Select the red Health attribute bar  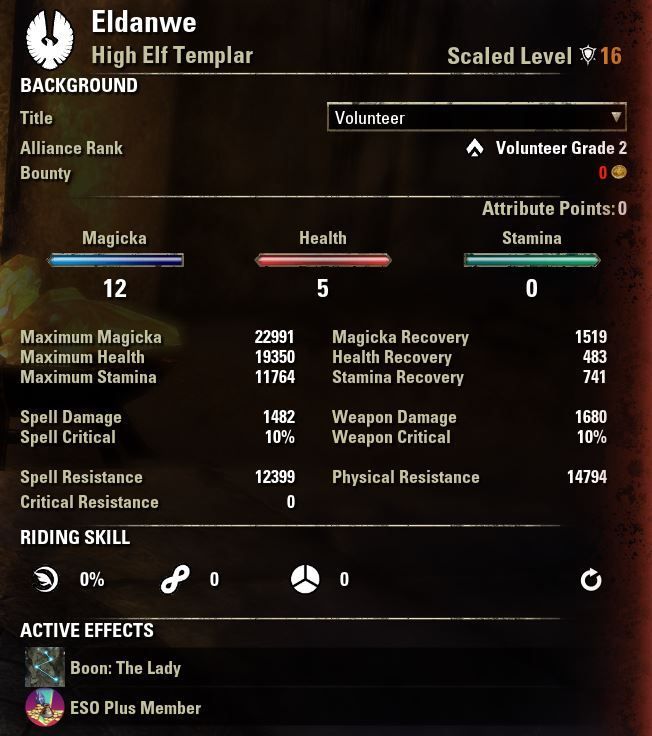323,261
